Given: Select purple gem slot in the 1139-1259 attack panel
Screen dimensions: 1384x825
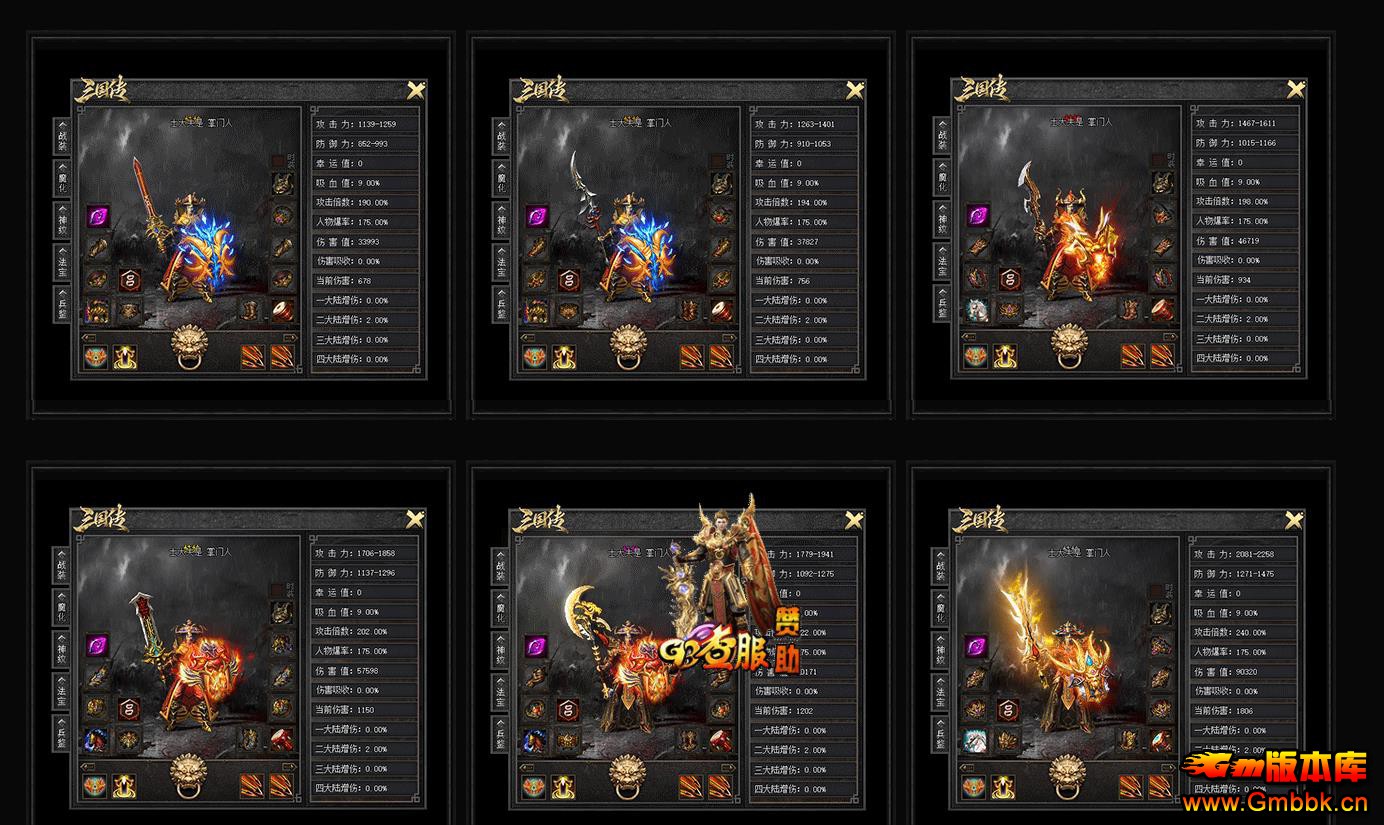Looking at the screenshot, I should (98, 216).
